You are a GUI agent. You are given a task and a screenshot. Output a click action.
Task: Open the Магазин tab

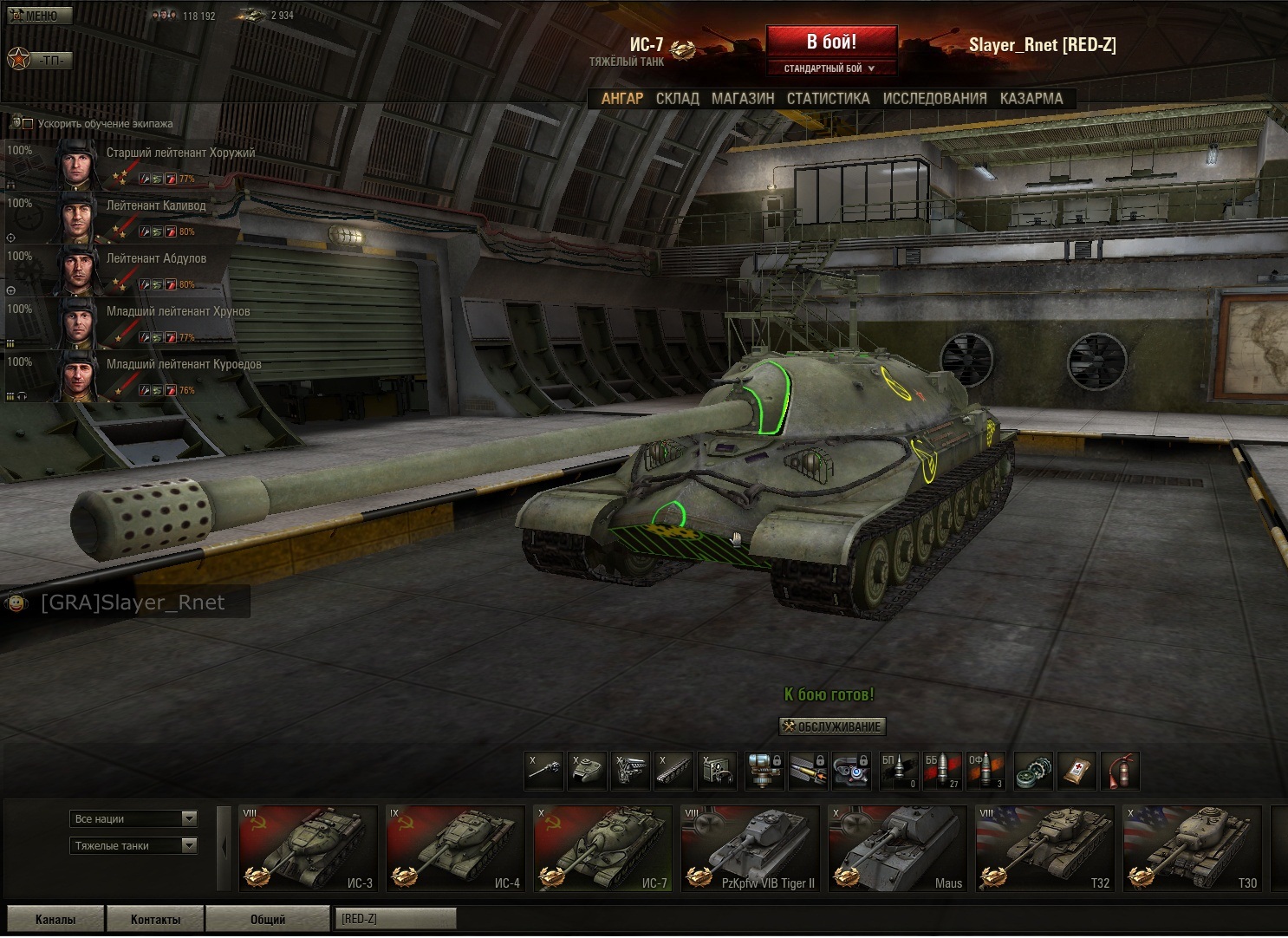click(x=743, y=99)
